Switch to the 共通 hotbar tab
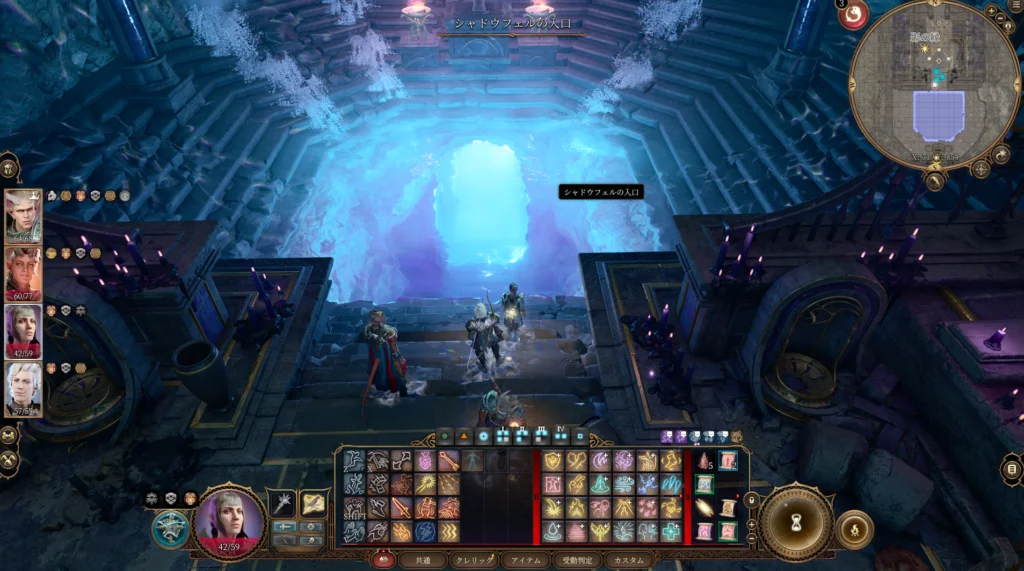The height and width of the screenshot is (571, 1024). pyautogui.click(x=422, y=561)
